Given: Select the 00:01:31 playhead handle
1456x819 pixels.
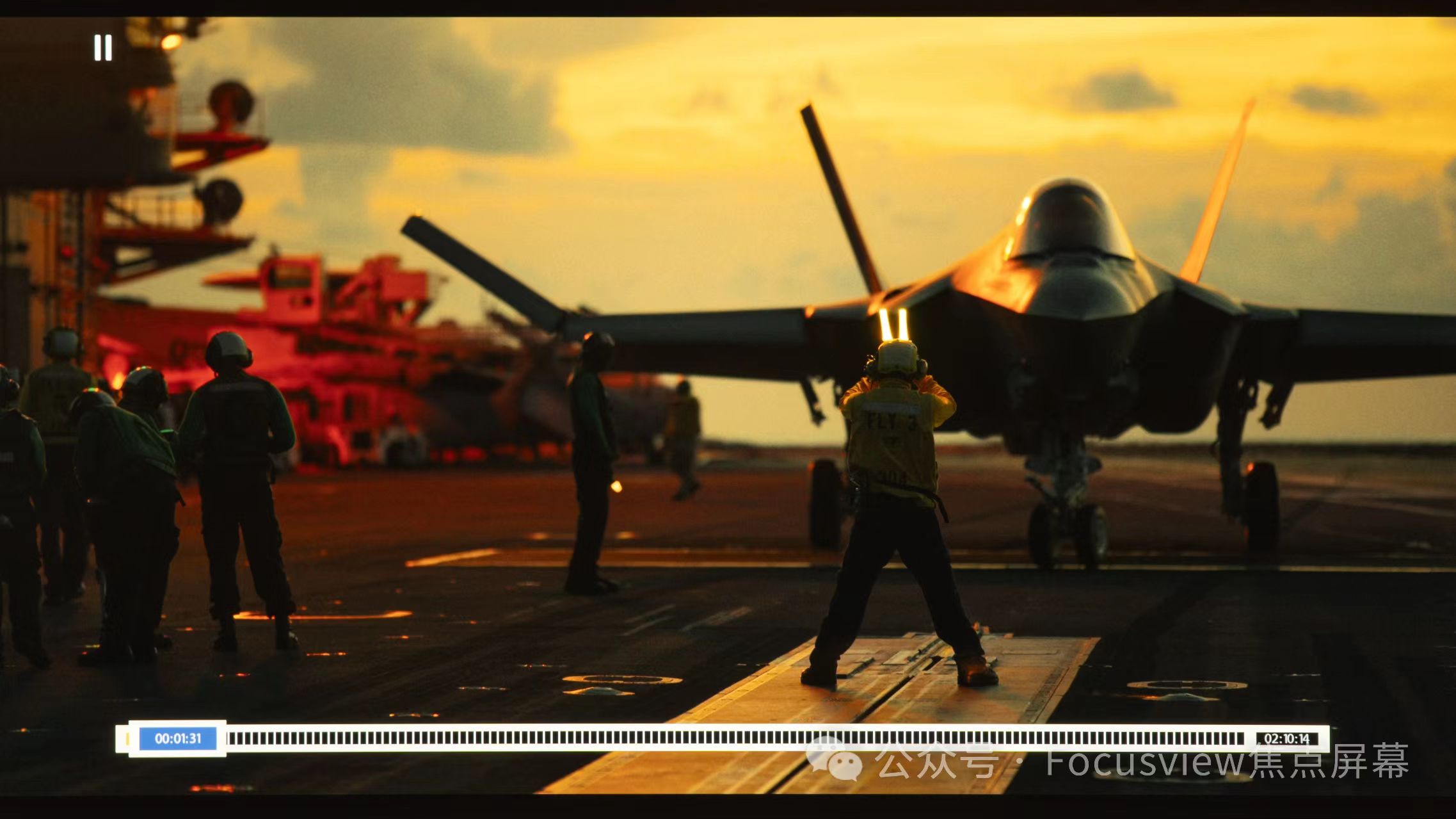Looking at the screenshot, I should coord(178,738).
